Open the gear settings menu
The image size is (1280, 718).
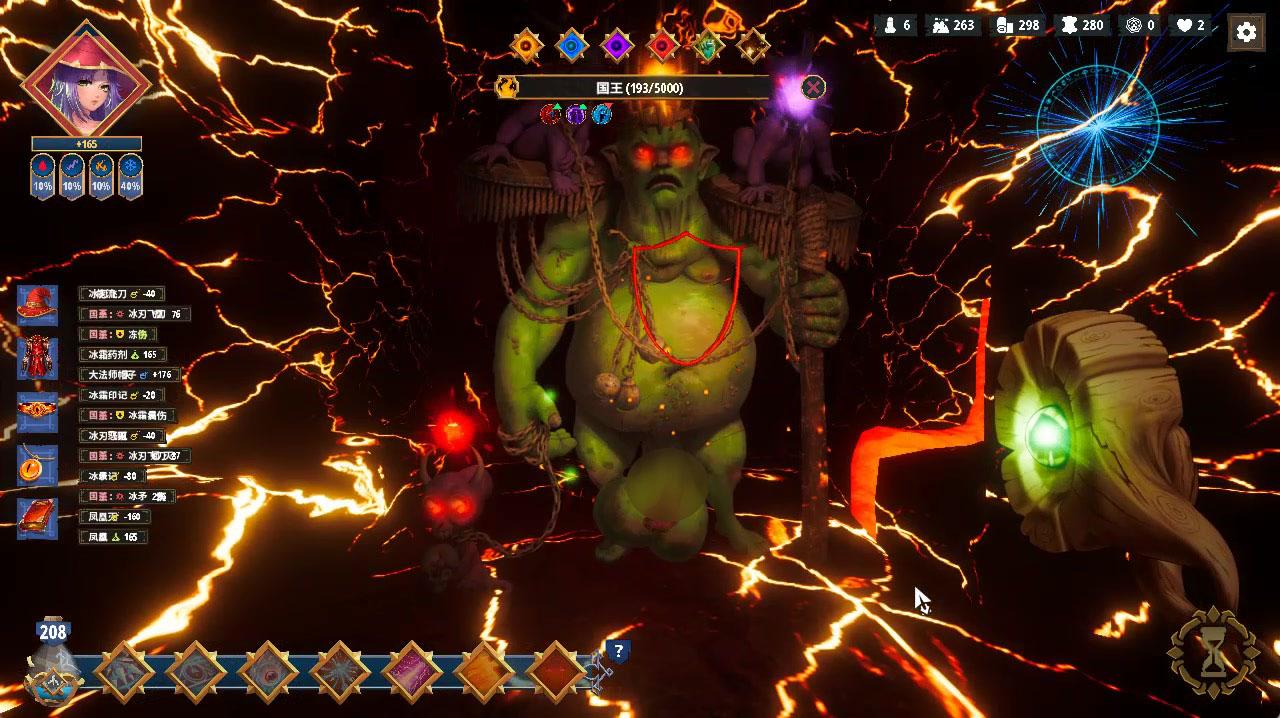coord(1245,32)
